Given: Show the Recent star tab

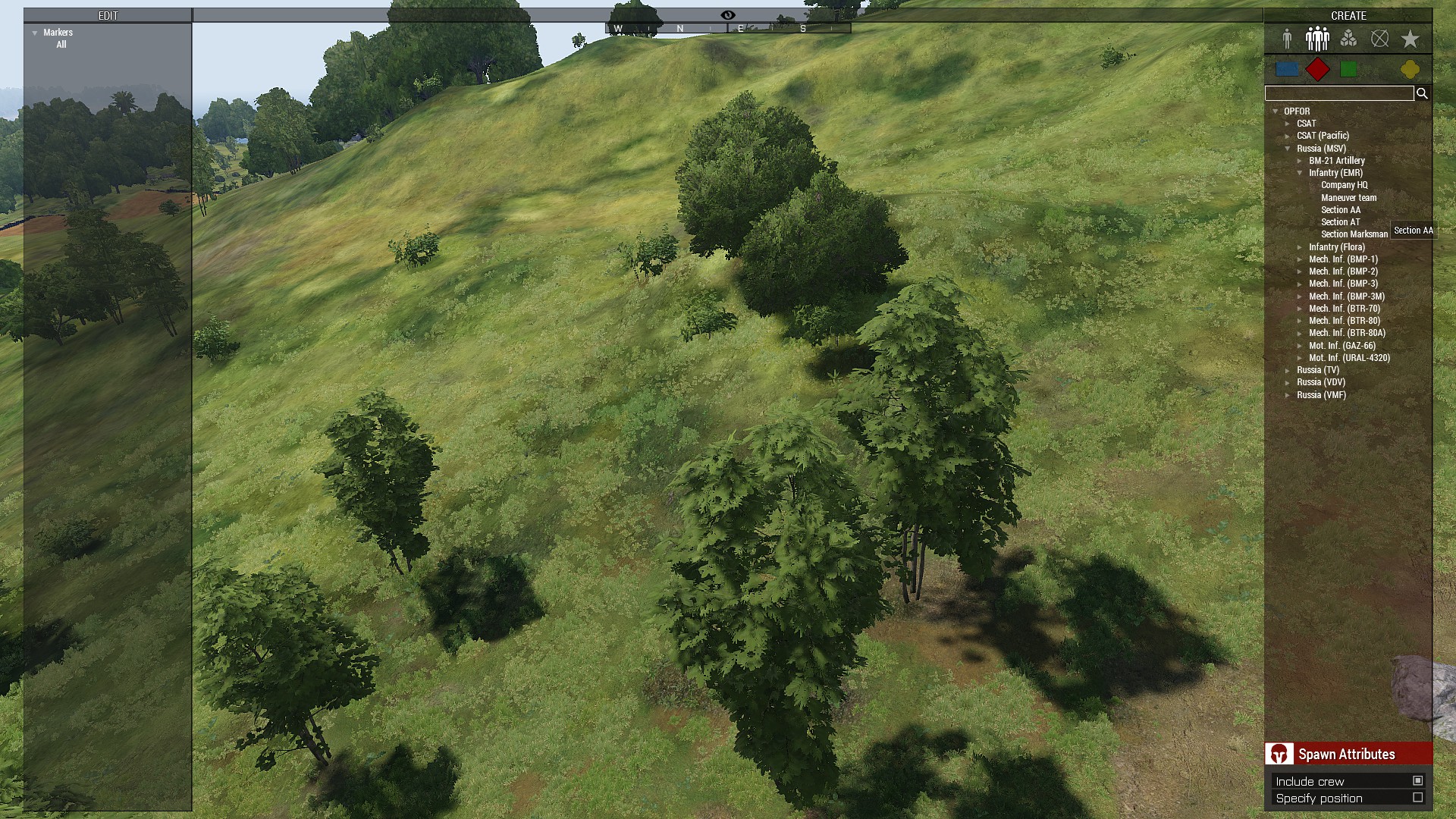Looking at the screenshot, I should tap(1410, 39).
